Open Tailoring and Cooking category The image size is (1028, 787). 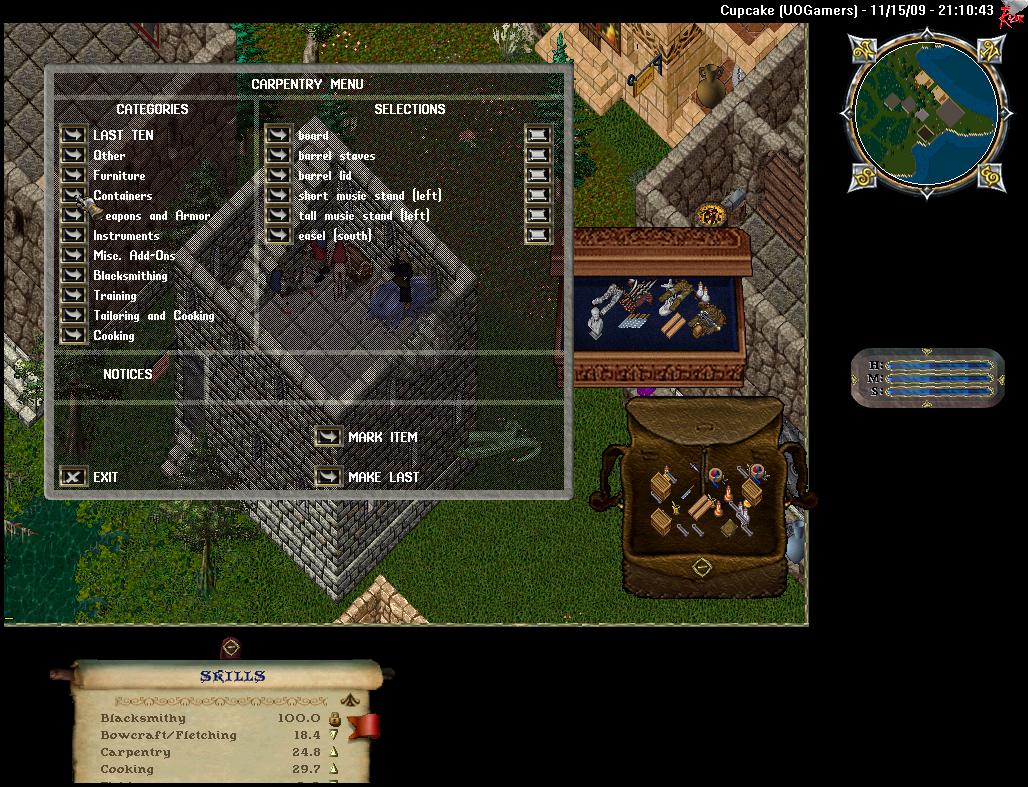tap(73, 315)
